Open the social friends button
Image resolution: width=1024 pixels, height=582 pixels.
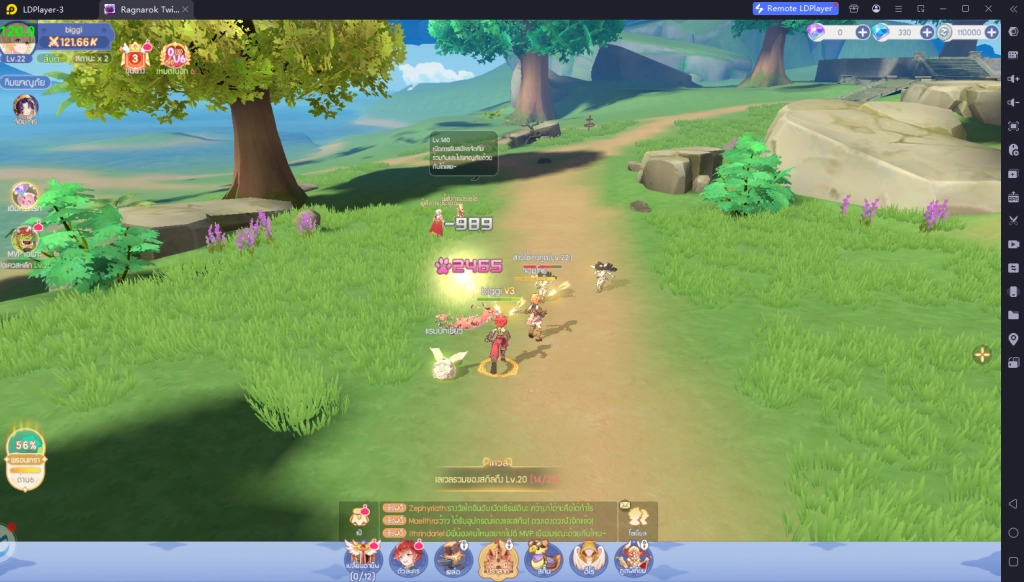[x=637, y=516]
